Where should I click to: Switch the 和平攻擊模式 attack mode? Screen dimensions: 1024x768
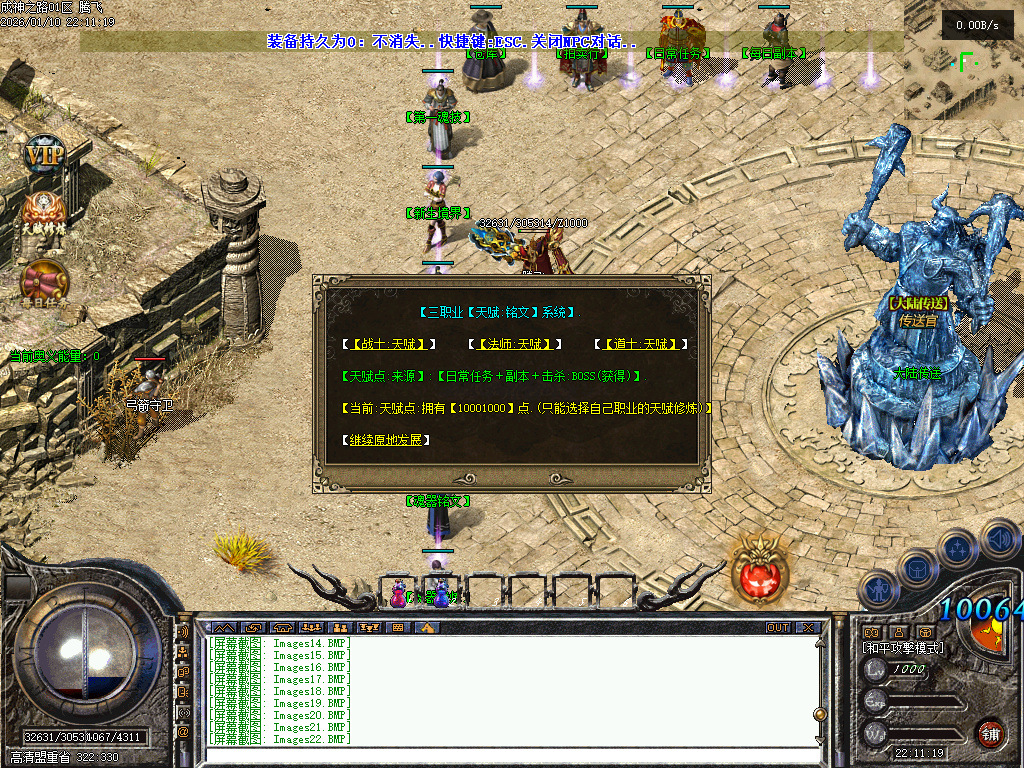coord(902,647)
